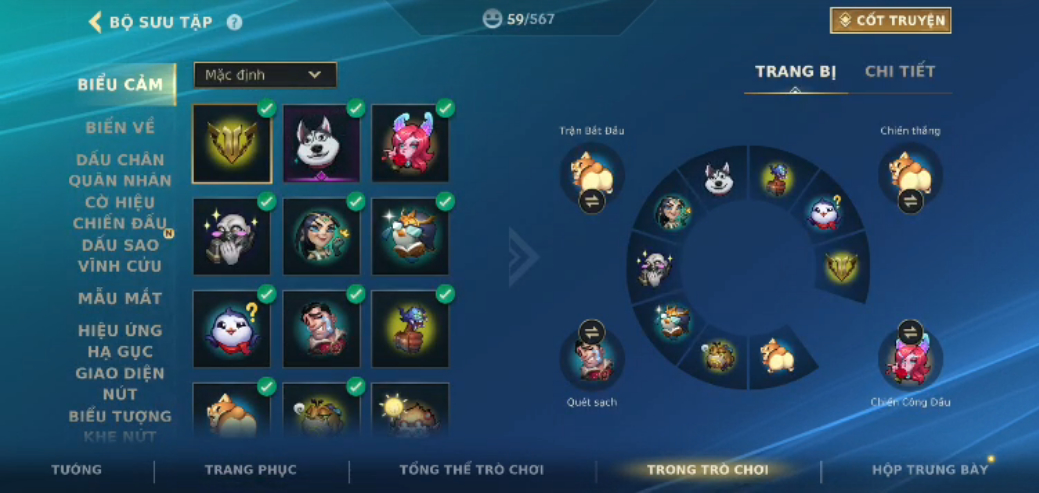Open the Biến Về category
The height and width of the screenshot is (493, 1039).
point(121,127)
